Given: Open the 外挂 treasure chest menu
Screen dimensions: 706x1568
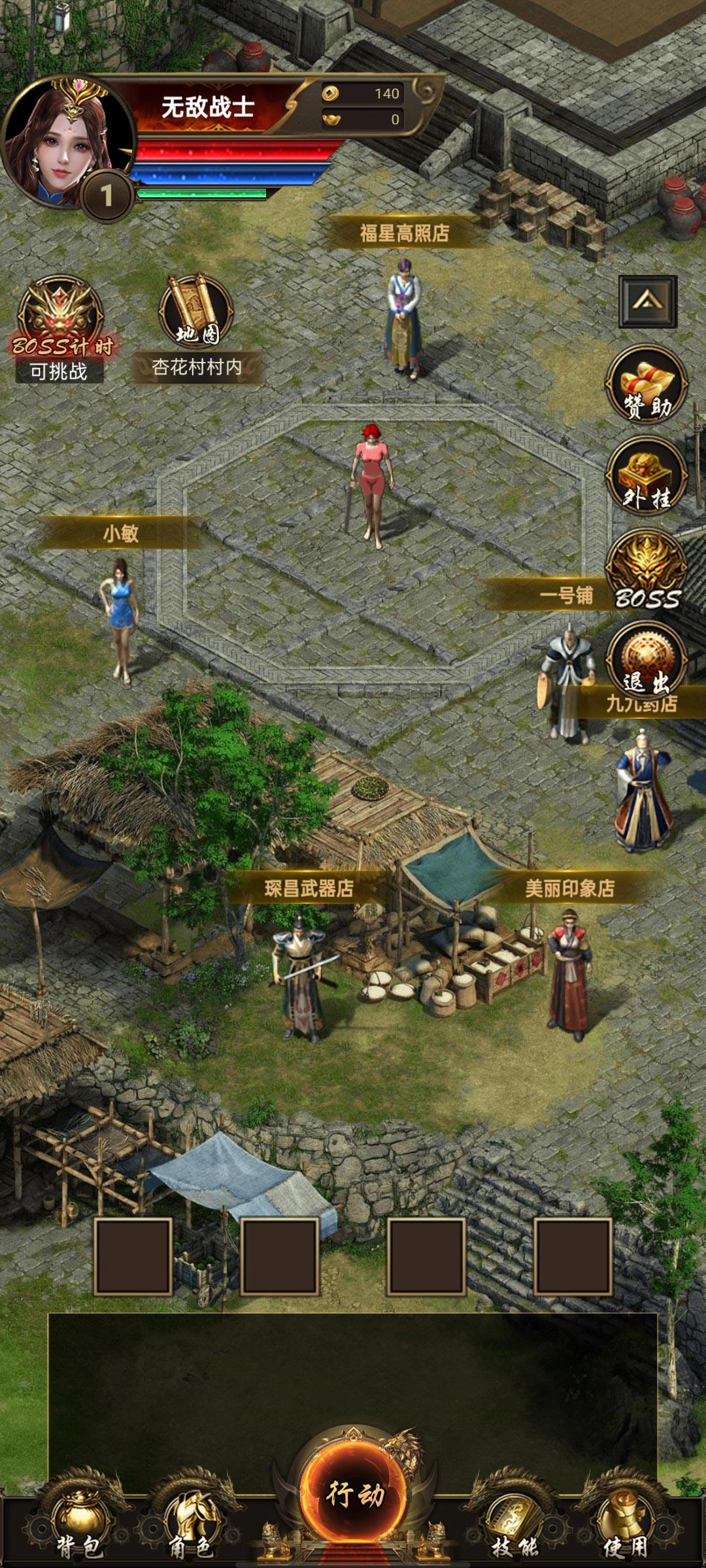Looking at the screenshot, I should point(647,476).
